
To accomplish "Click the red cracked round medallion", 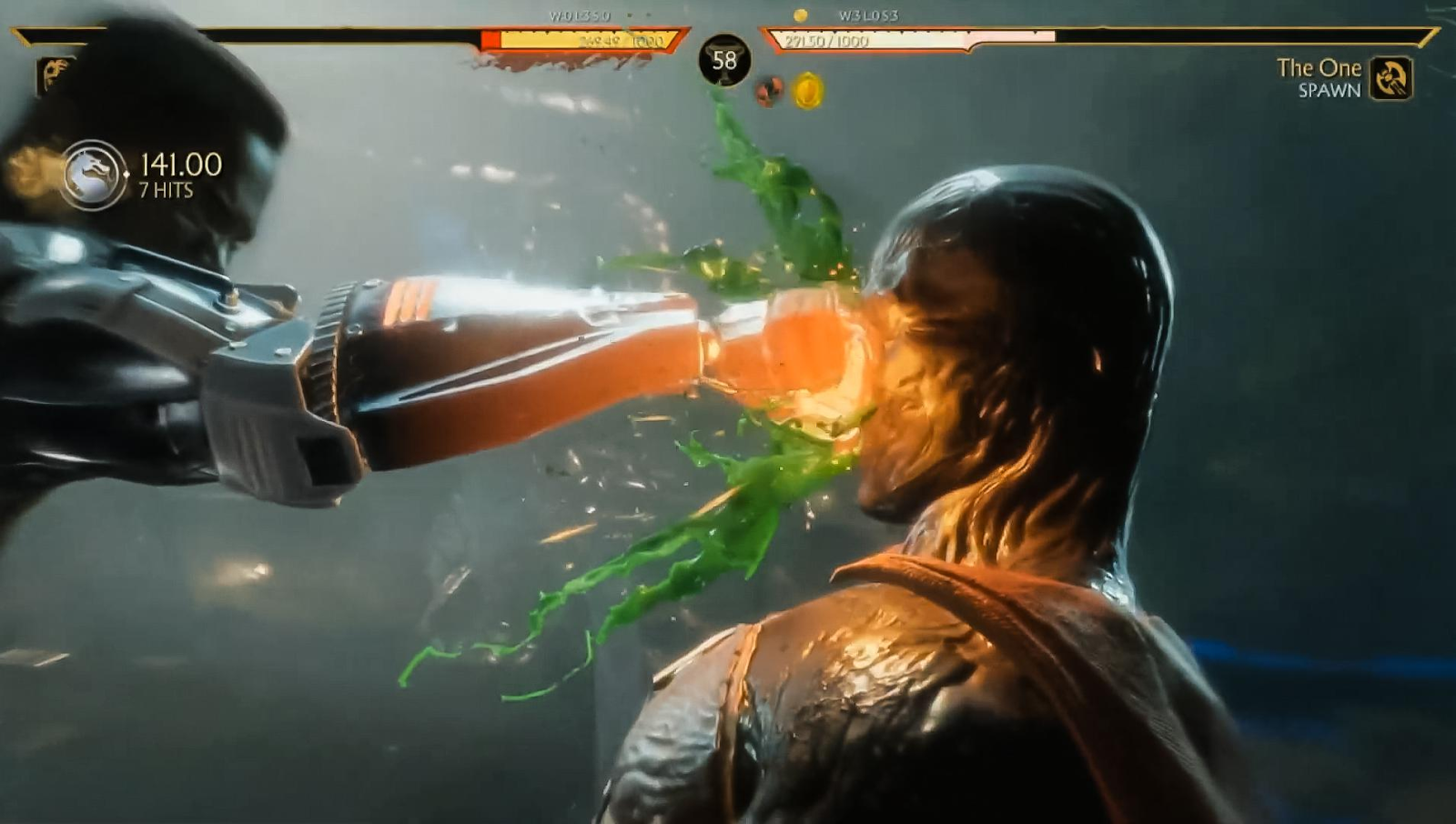I will (x=769, y=91).
